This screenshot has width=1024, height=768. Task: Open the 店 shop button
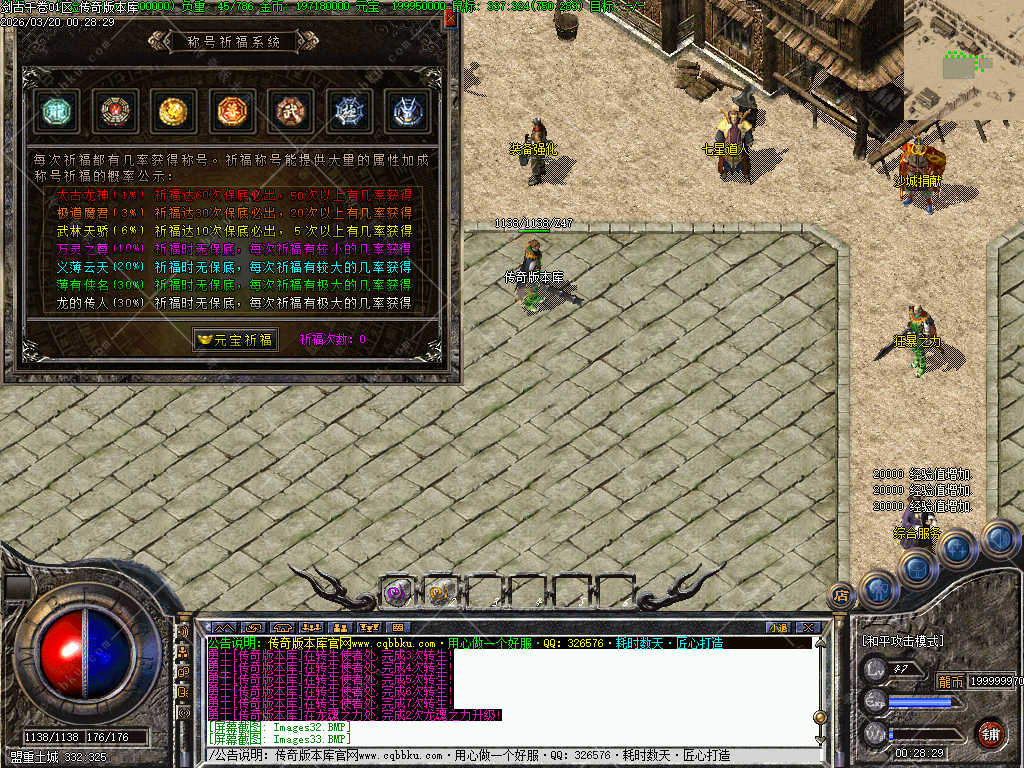pyautogui.click(x=841, y=595)
